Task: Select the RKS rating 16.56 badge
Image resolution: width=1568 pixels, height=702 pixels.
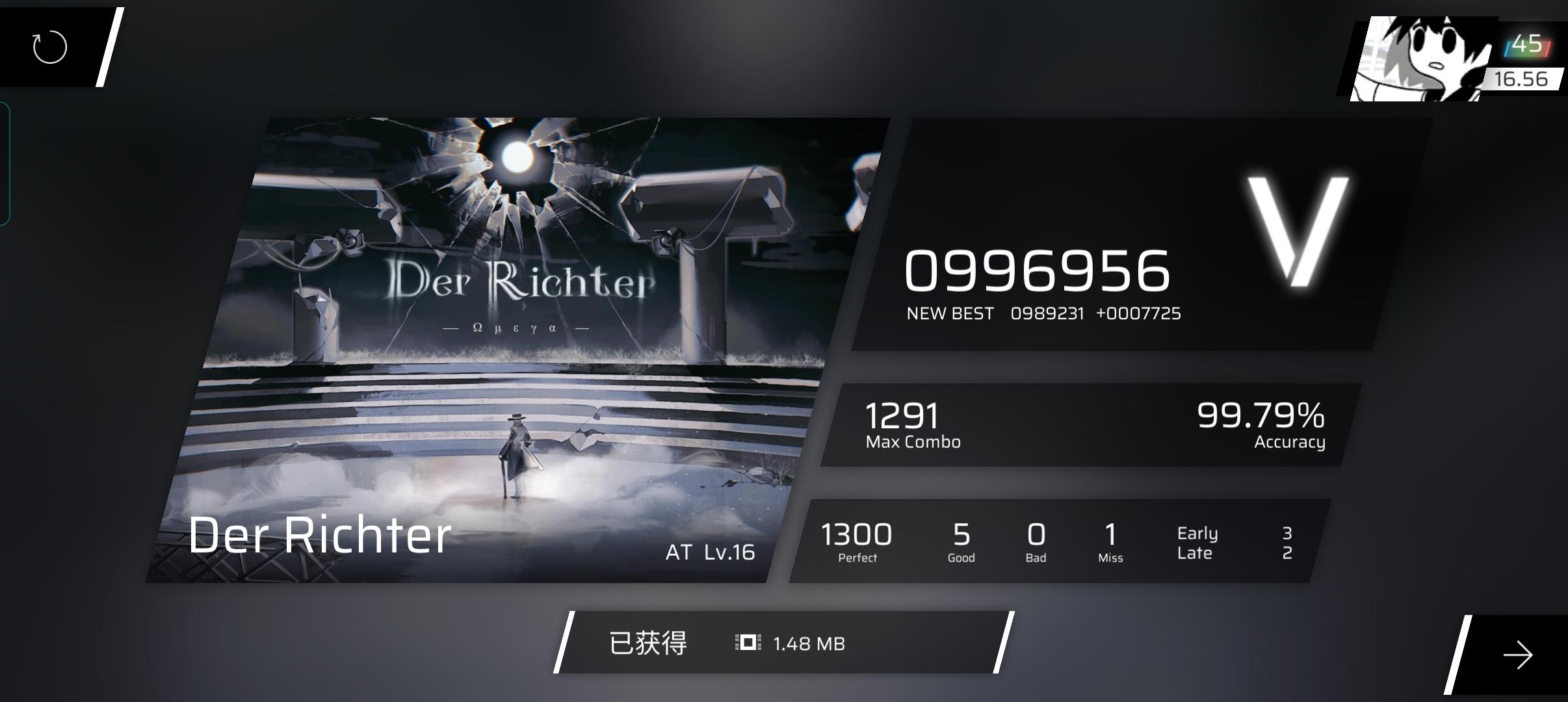Action: click(1524, 78)
